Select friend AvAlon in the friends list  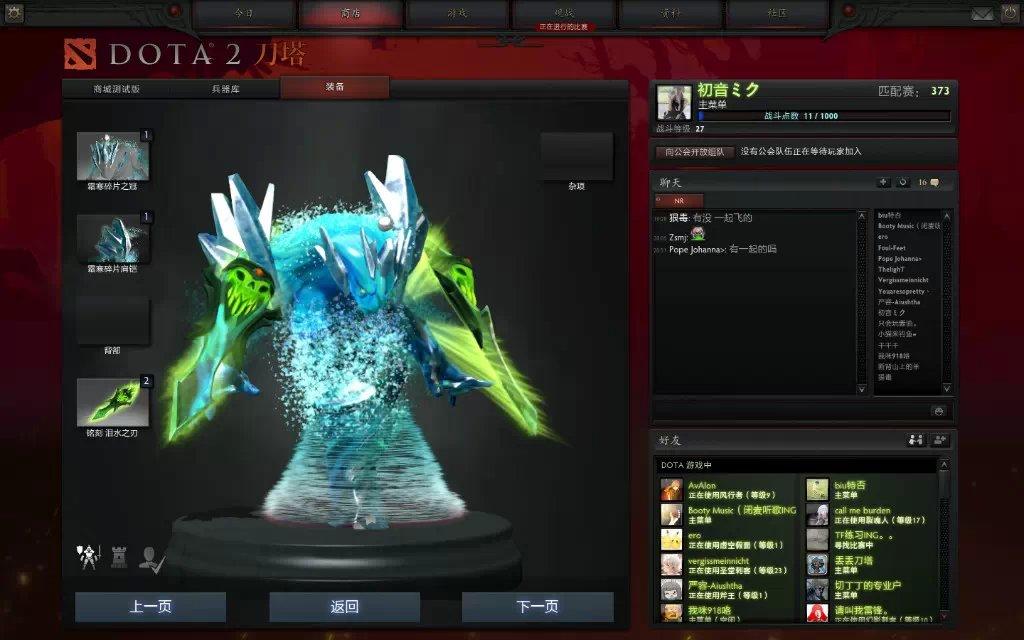[702, 486]
